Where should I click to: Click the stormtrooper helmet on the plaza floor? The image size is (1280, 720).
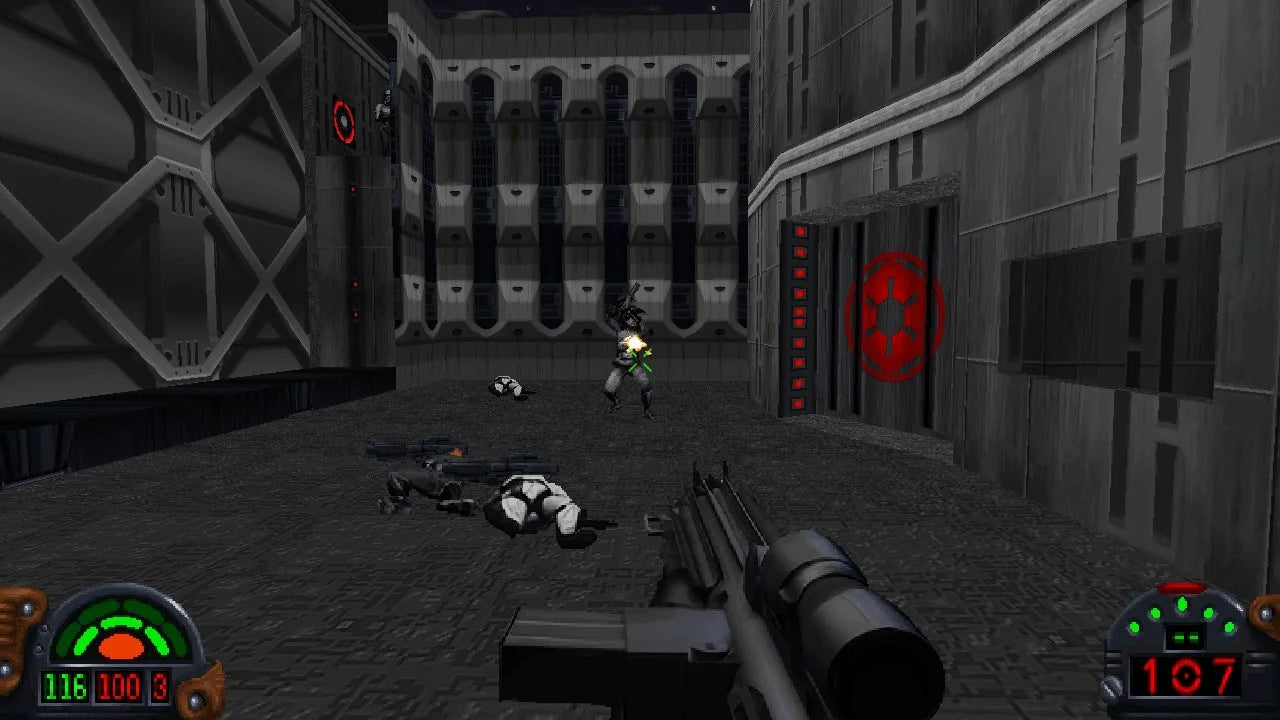[x=505, y=385]
